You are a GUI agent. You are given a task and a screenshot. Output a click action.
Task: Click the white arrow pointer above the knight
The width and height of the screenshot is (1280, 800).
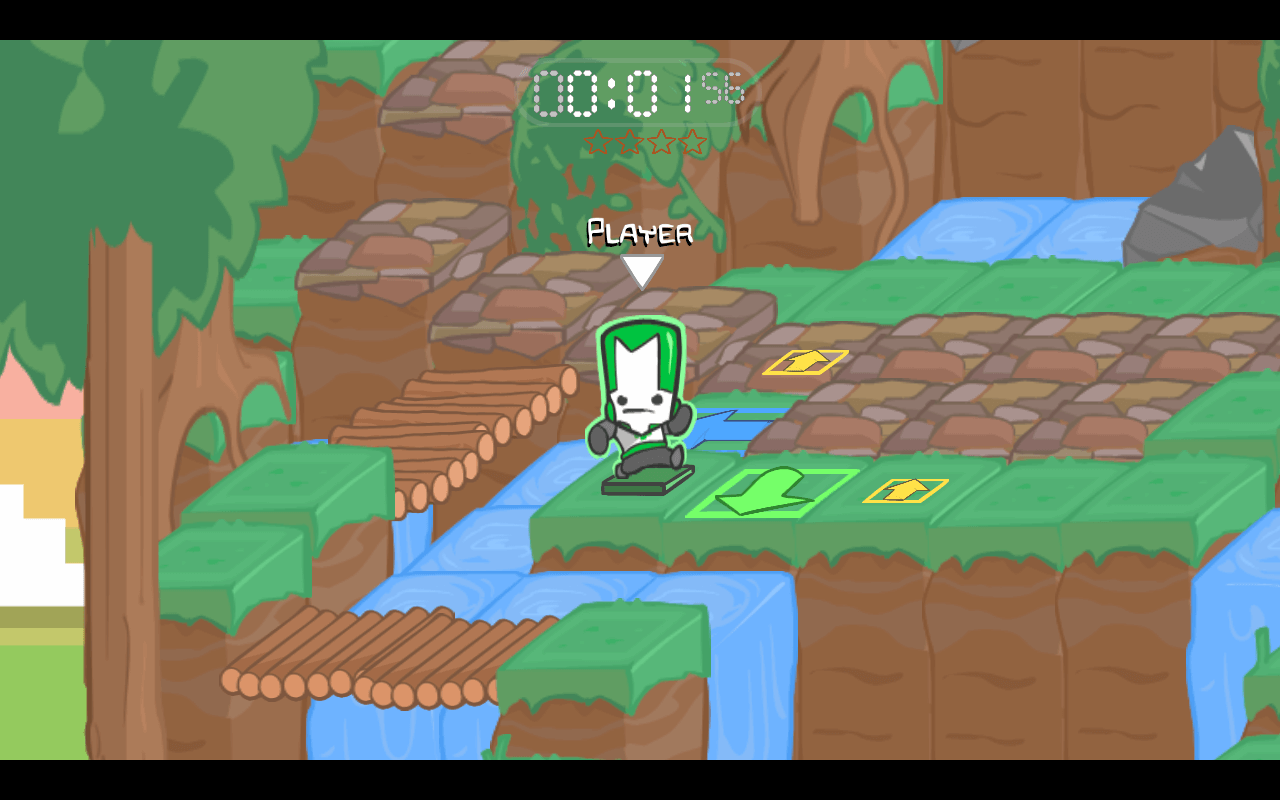tap(643, 270)
